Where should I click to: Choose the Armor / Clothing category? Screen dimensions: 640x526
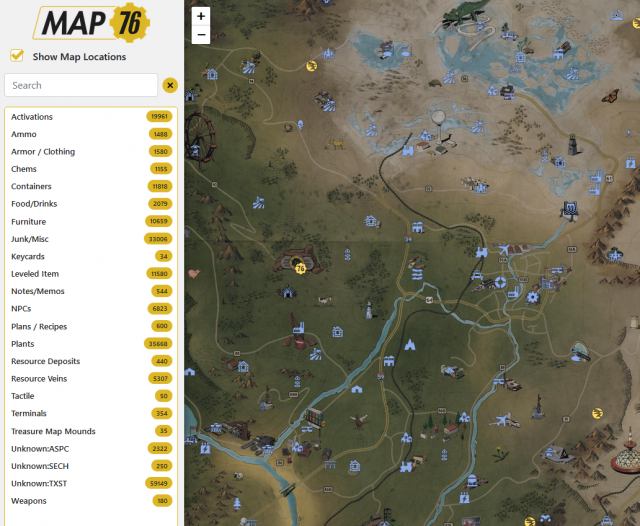click(43, 152)
